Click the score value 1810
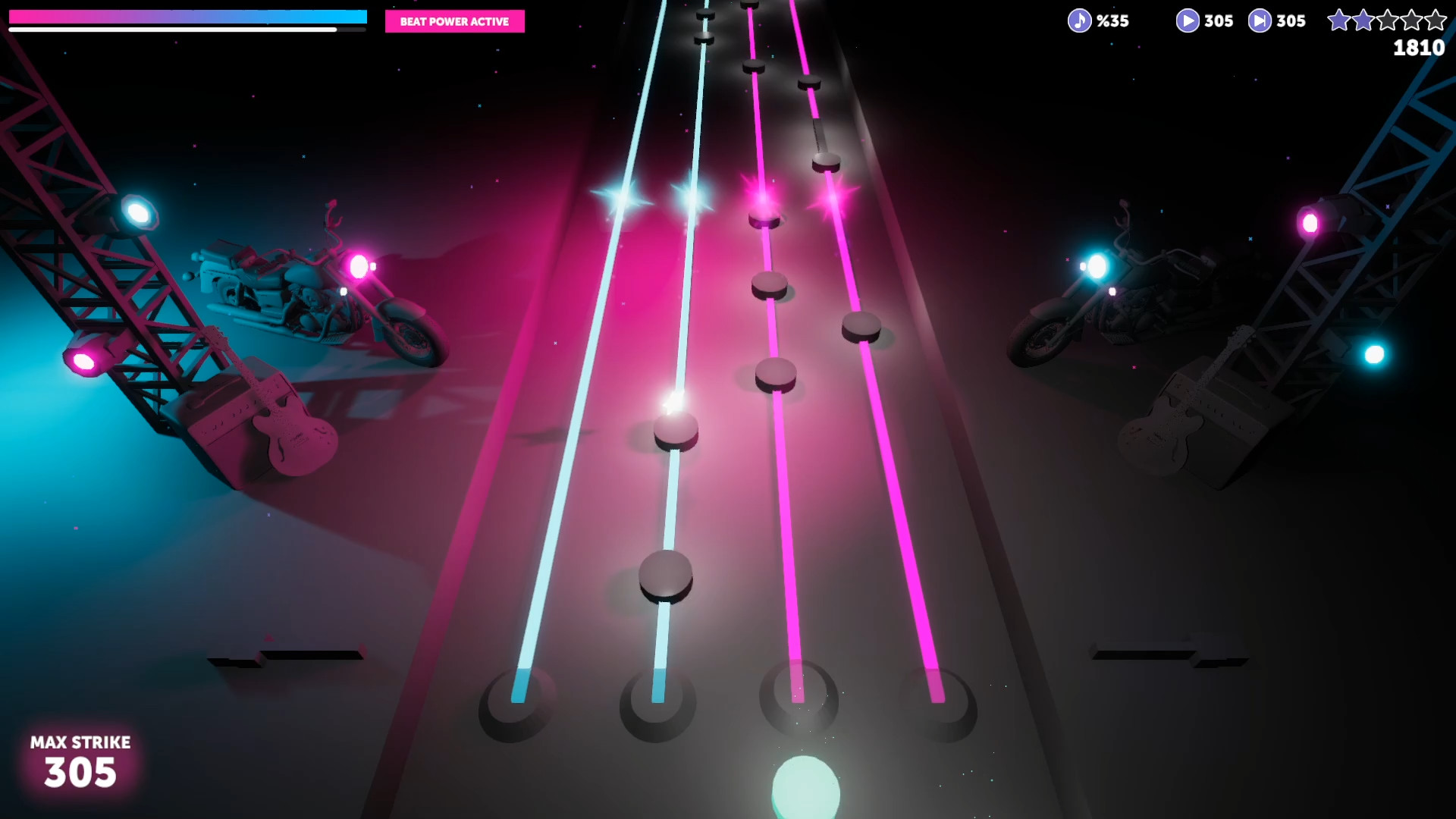 [x=1417, y=49]
